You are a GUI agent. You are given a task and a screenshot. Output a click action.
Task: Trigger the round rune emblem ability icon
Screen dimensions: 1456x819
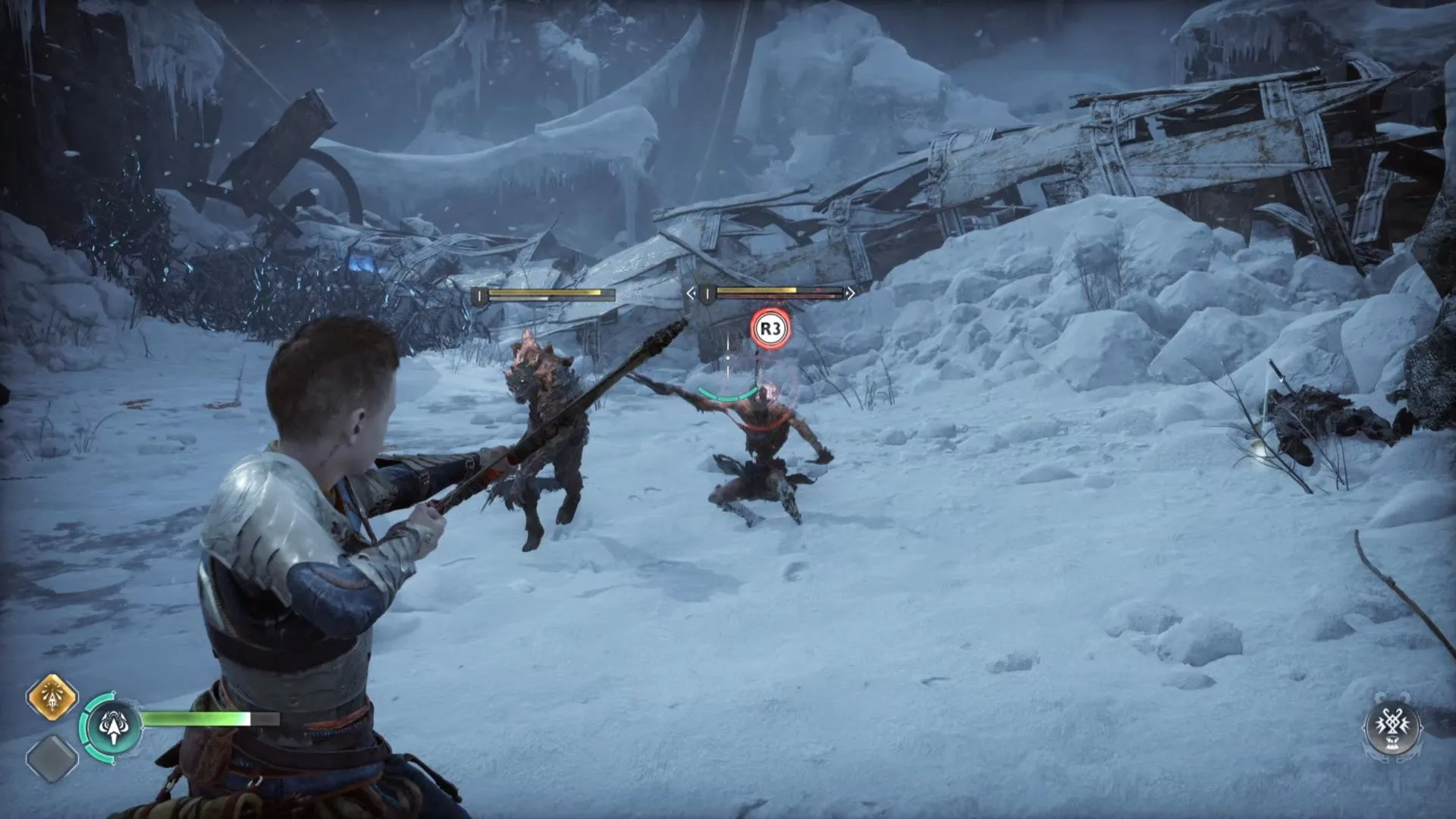[1392, 726]
